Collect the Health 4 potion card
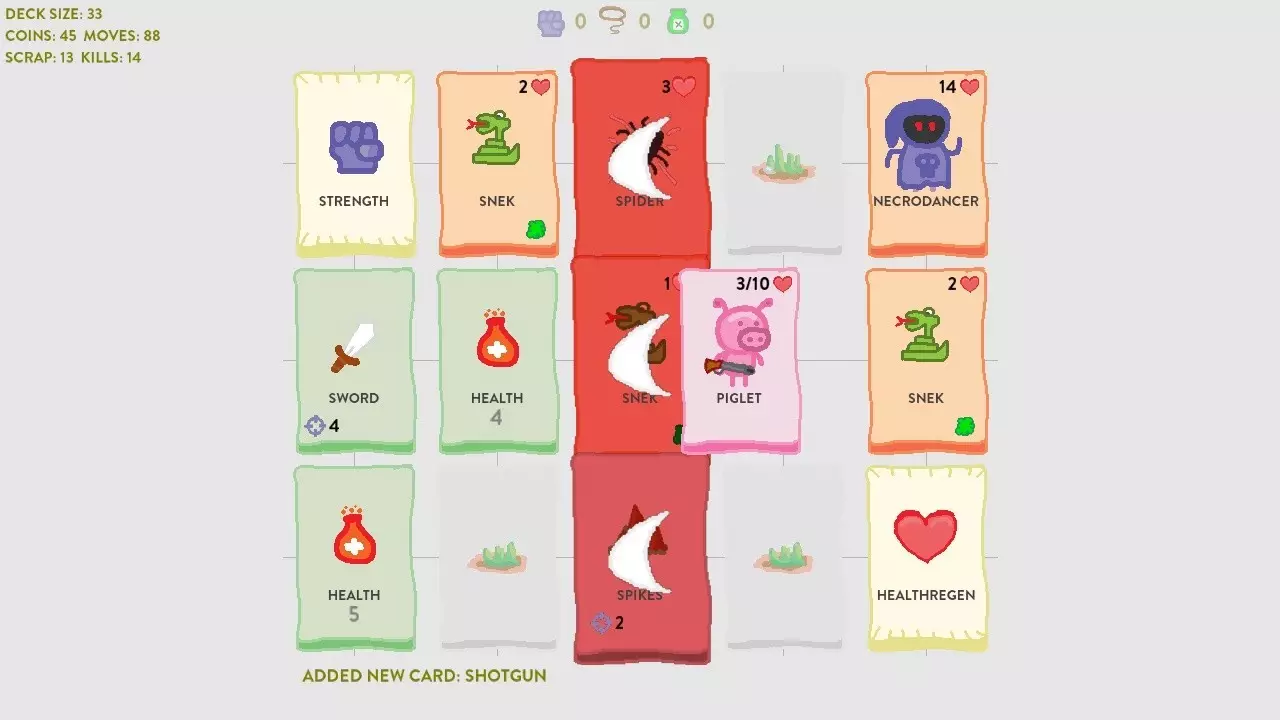 click(498, 357)
